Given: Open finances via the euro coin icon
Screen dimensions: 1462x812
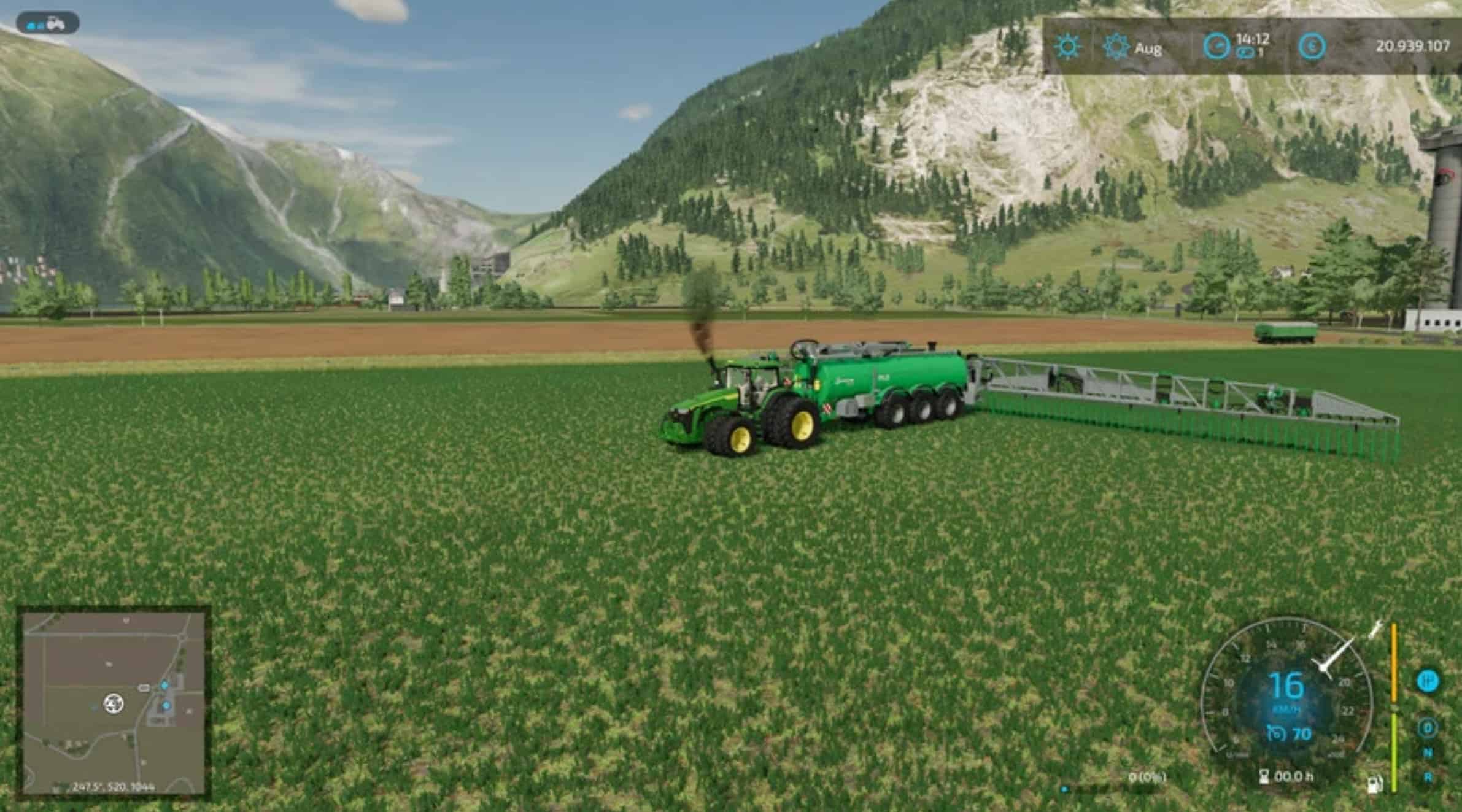Looking at the screenshot, I should click(x=1312, y=47).
